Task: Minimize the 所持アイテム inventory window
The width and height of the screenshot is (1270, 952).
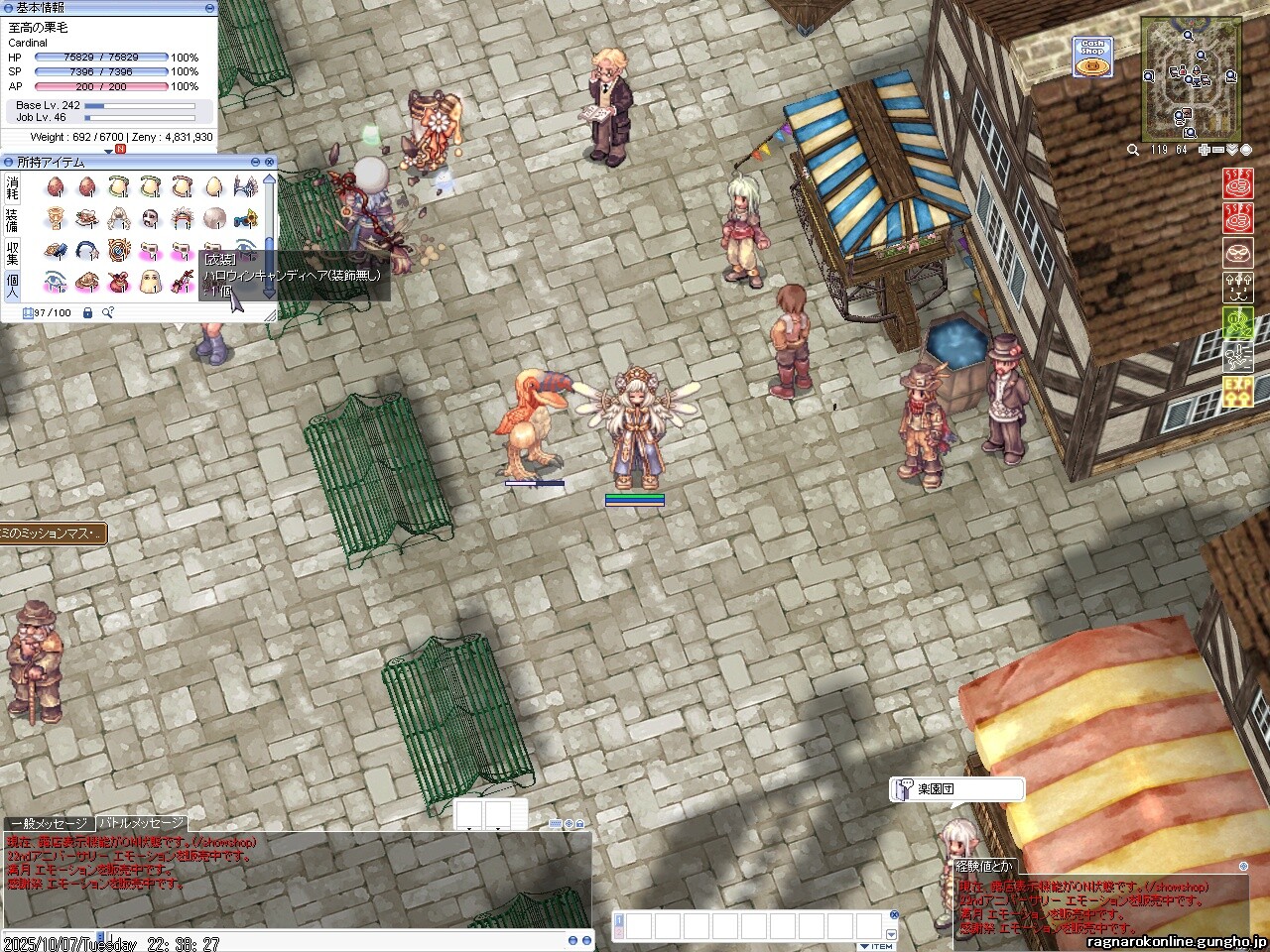Action: tap(256, 162)
